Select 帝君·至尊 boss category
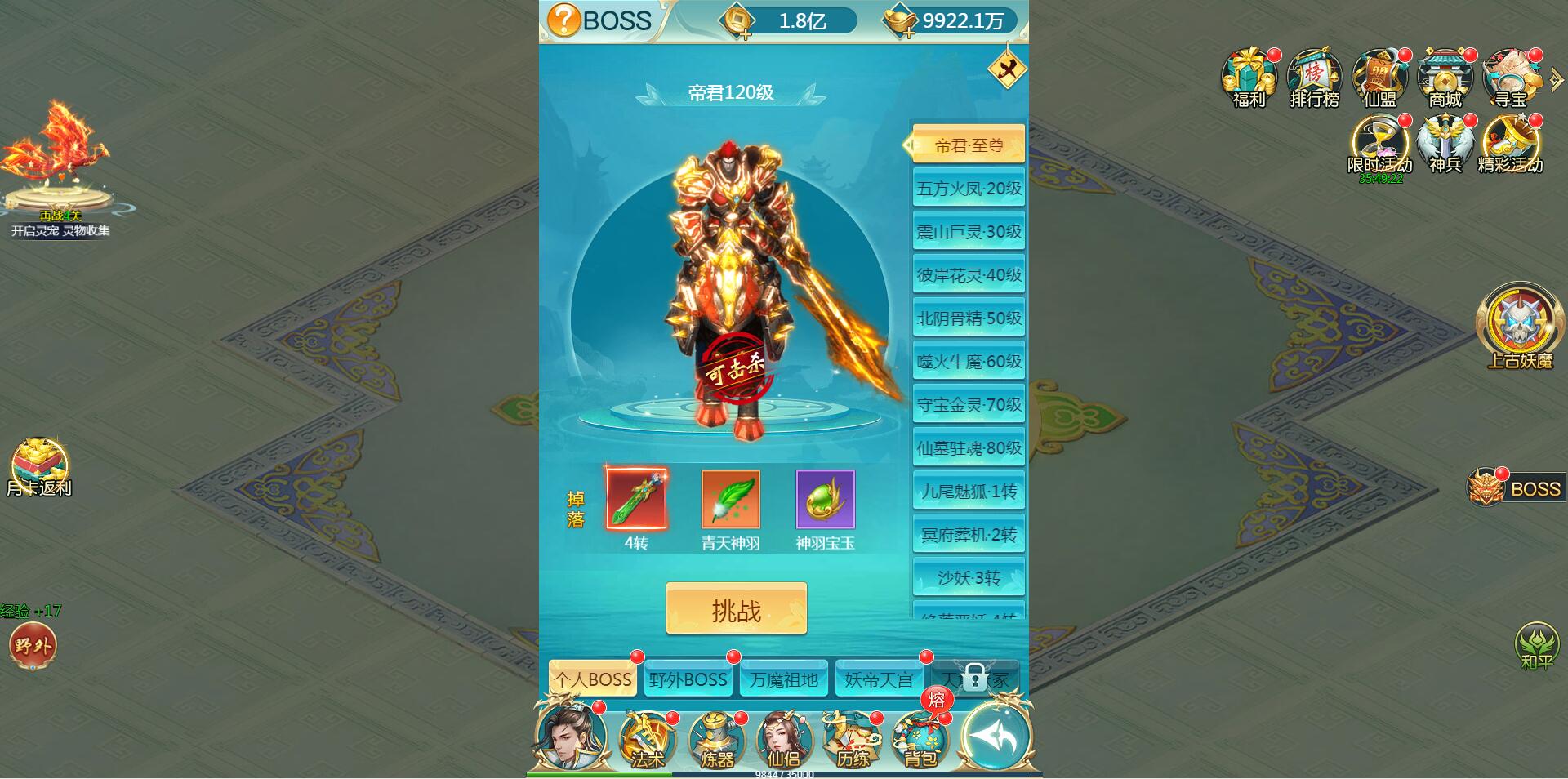 969,143
